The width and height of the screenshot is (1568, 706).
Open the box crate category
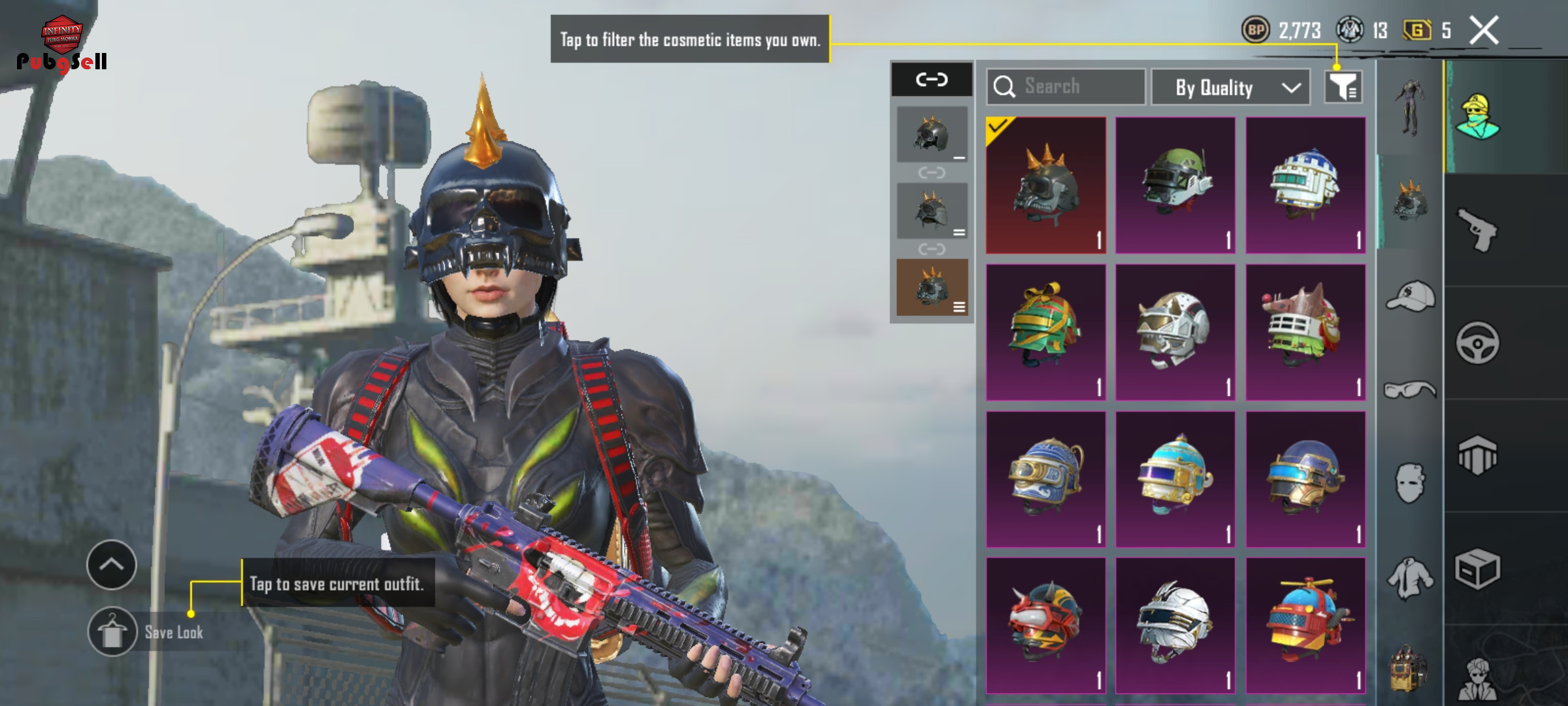(1477, 569)
